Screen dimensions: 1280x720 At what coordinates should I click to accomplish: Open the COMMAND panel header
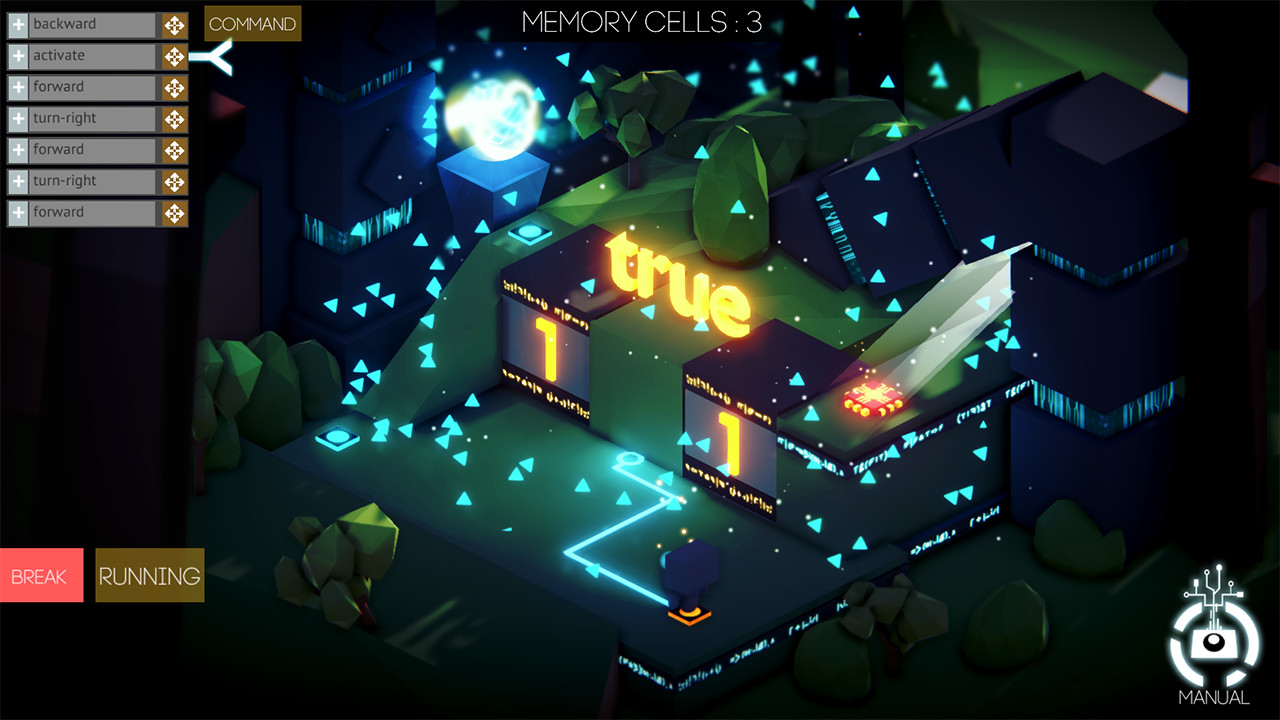point(252,23)
